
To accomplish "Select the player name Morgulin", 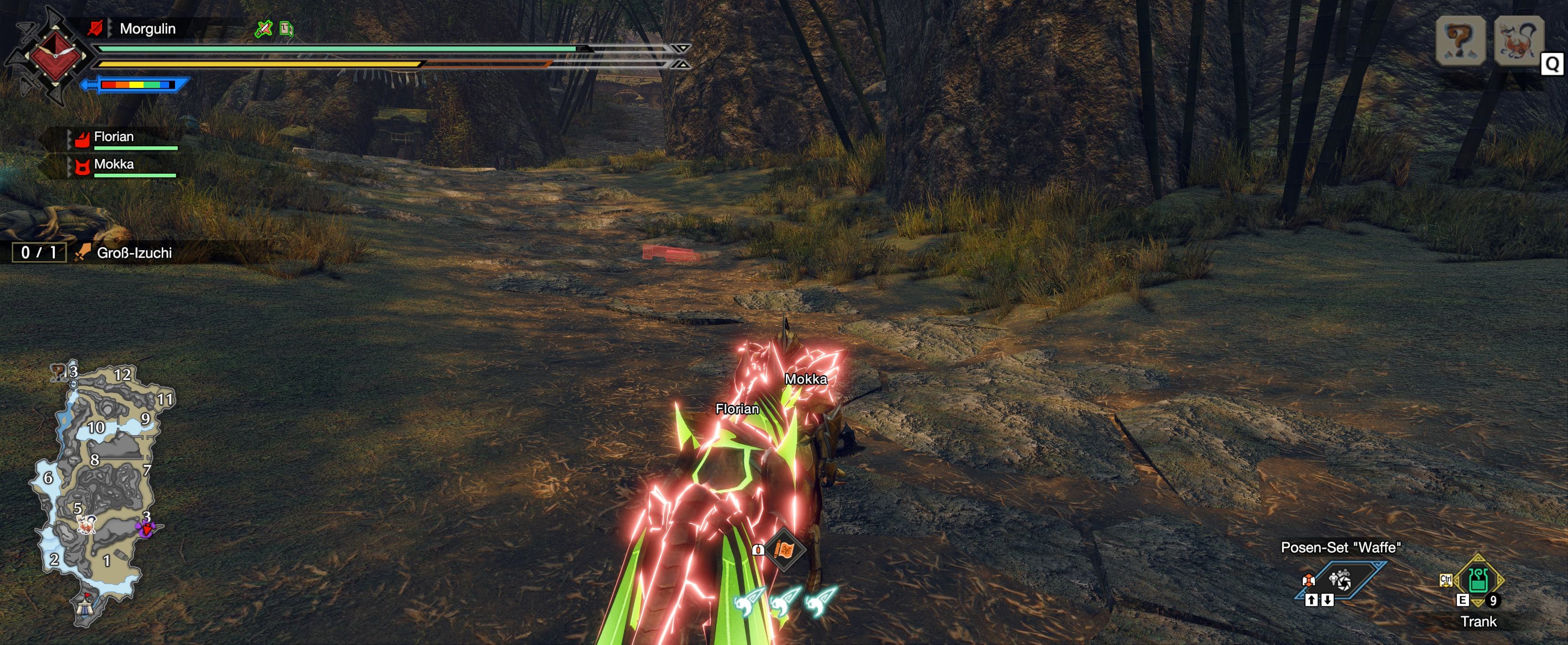I will tap(147, 29).
